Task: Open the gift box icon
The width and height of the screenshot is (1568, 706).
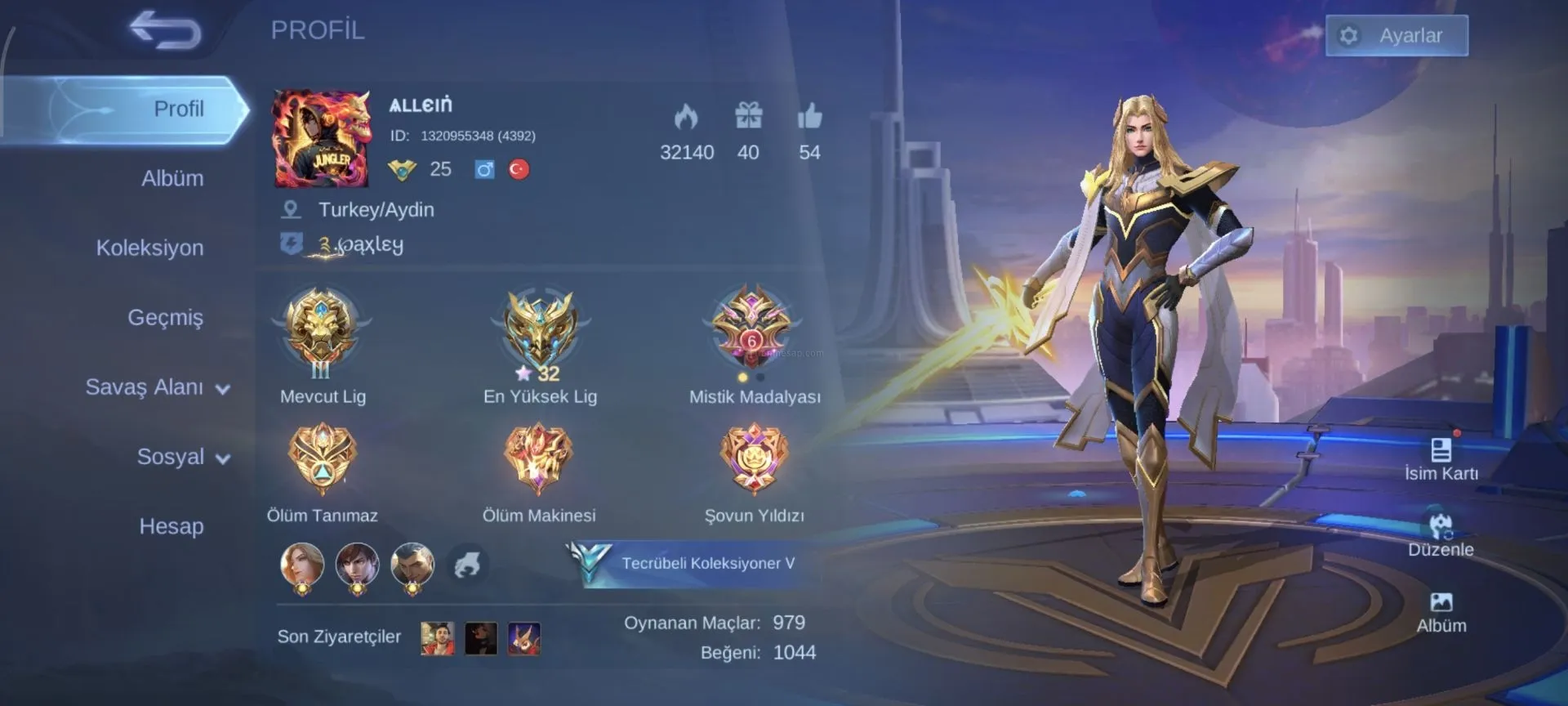Action: click(748, 116)
